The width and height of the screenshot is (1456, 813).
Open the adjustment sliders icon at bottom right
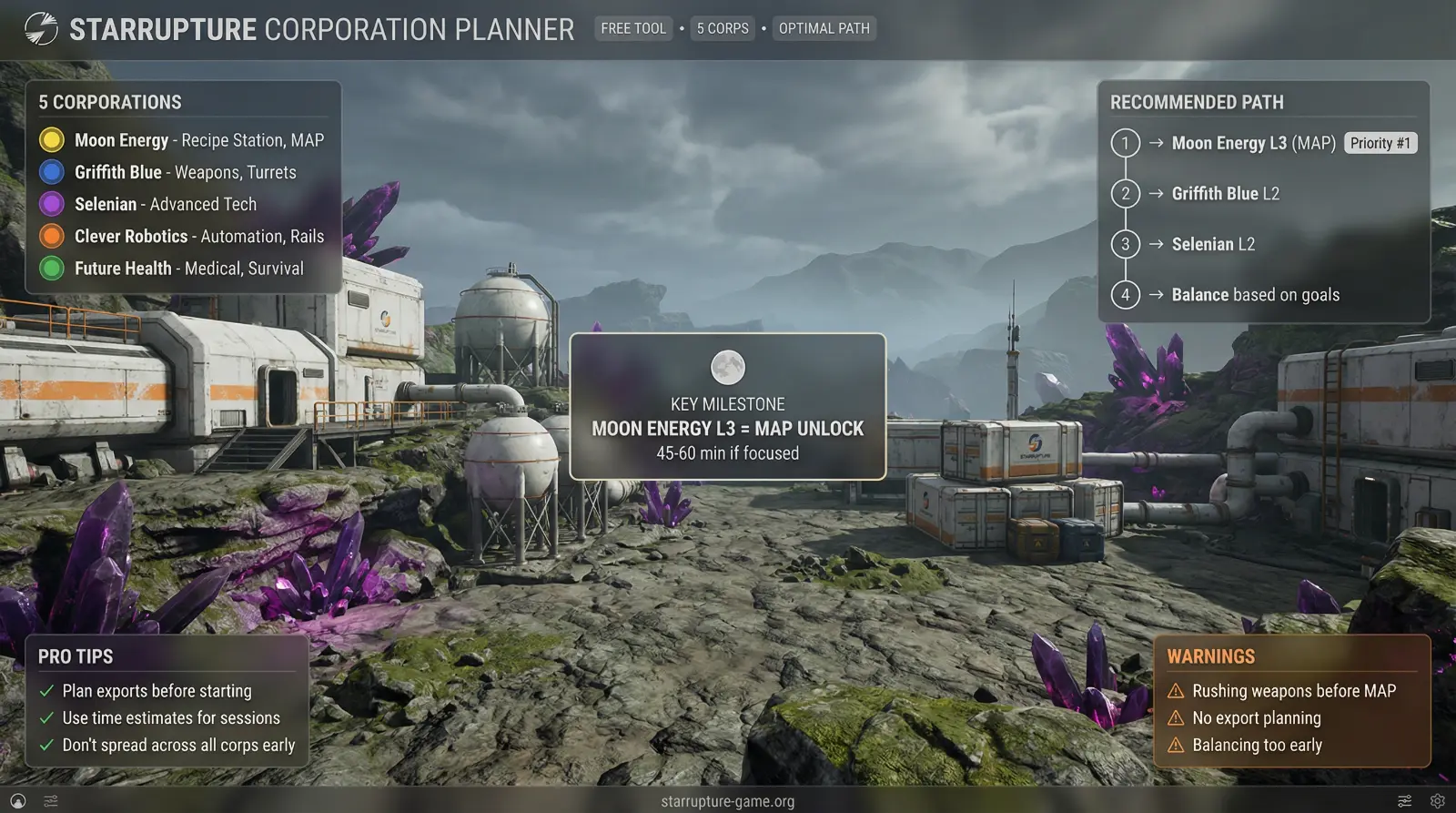click(x=1404, y=800)
